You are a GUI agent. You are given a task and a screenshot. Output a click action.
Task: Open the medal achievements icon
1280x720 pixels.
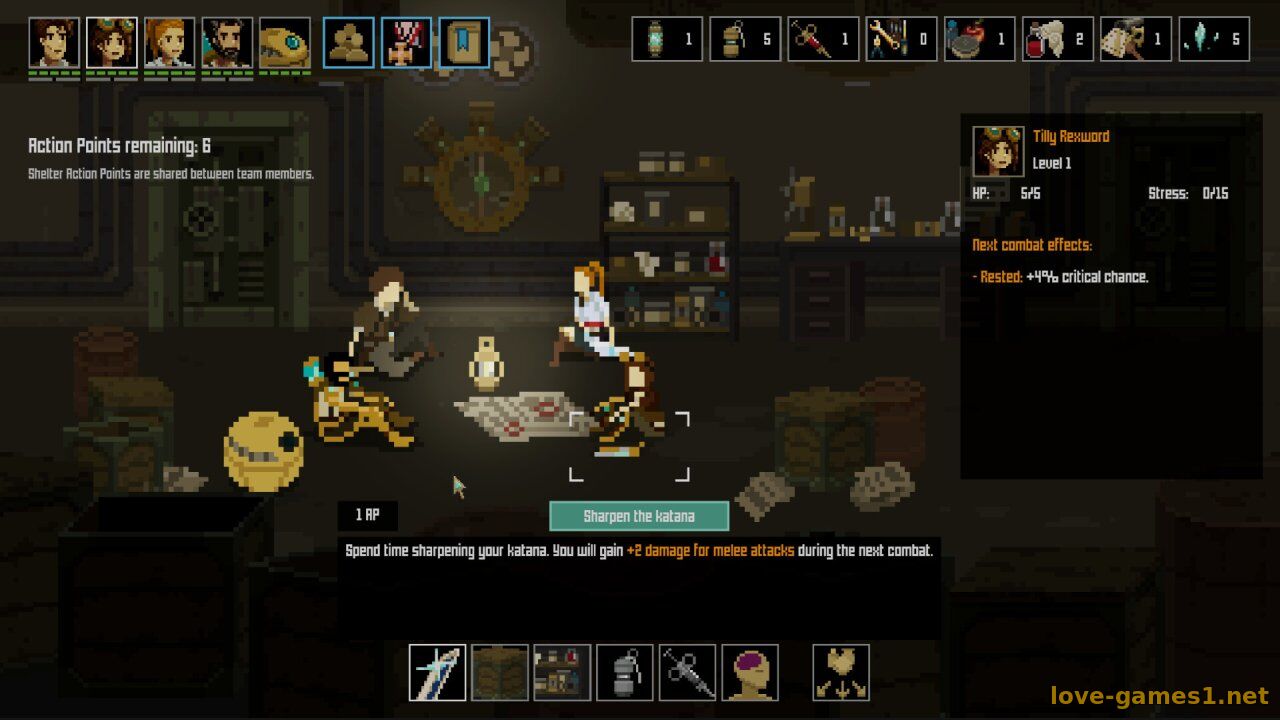pyautogui.click(x=407, y=43)
